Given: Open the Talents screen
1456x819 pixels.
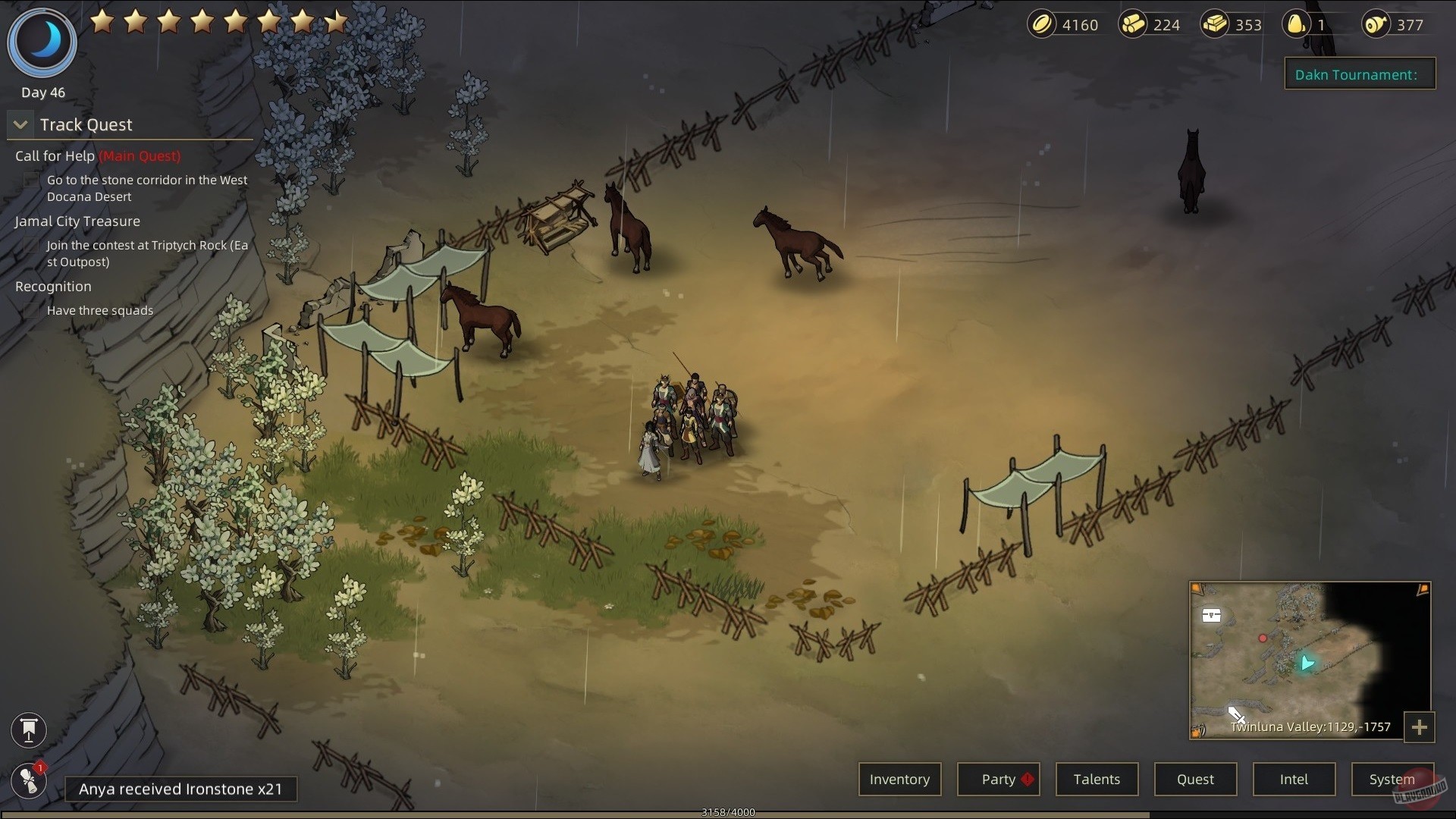Looking at the screenshot, I should pyautogui.click(x=1097, y=779).
